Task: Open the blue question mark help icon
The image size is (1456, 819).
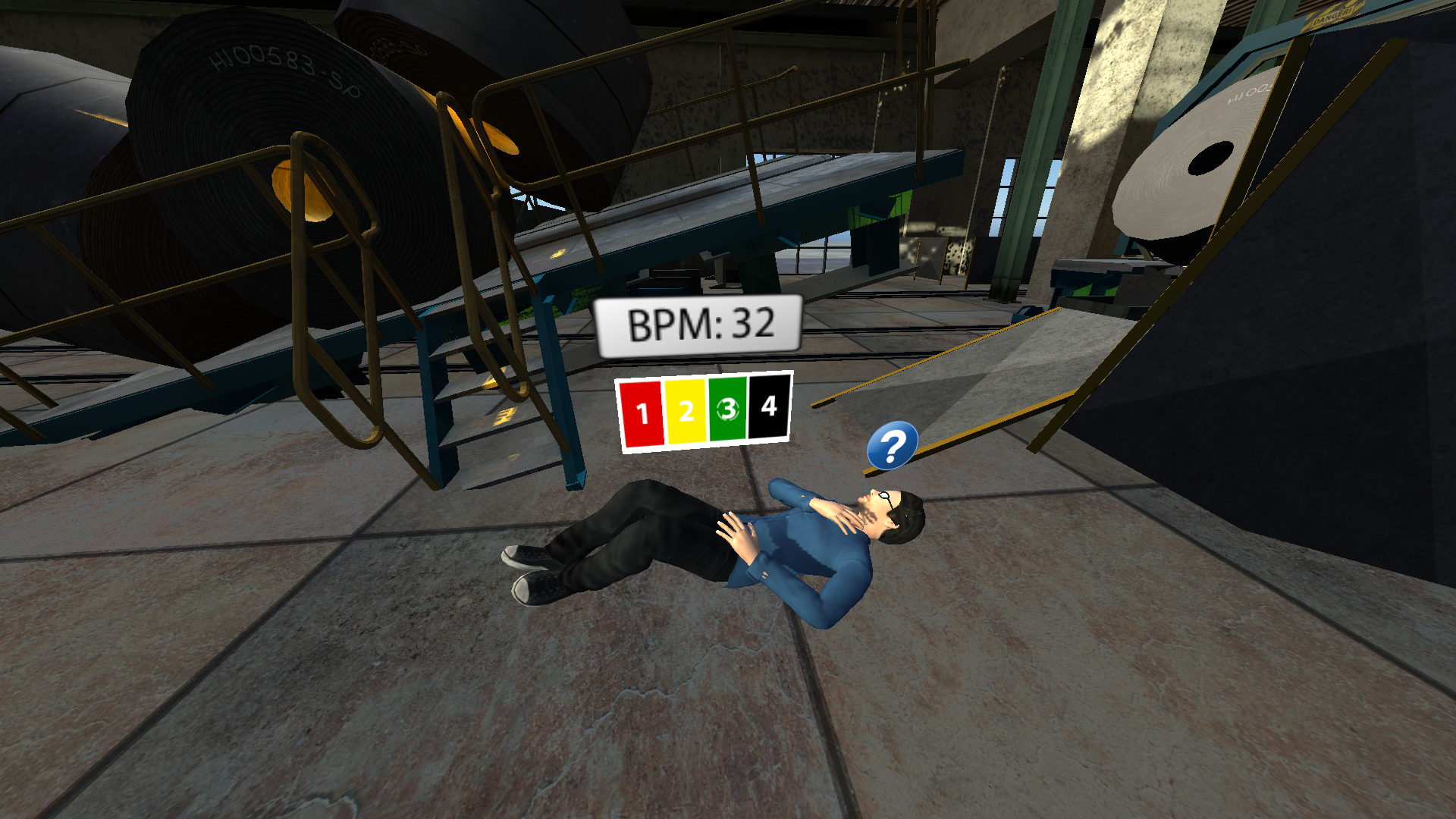Action: click(x=893, y=445)
